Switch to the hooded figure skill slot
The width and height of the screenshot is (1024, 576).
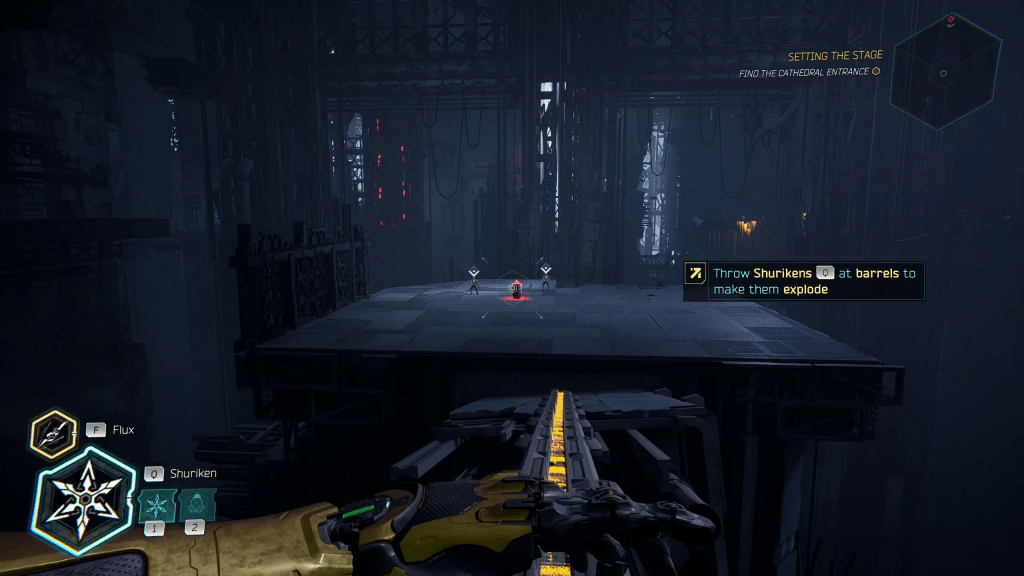click(x=195, y=505)
